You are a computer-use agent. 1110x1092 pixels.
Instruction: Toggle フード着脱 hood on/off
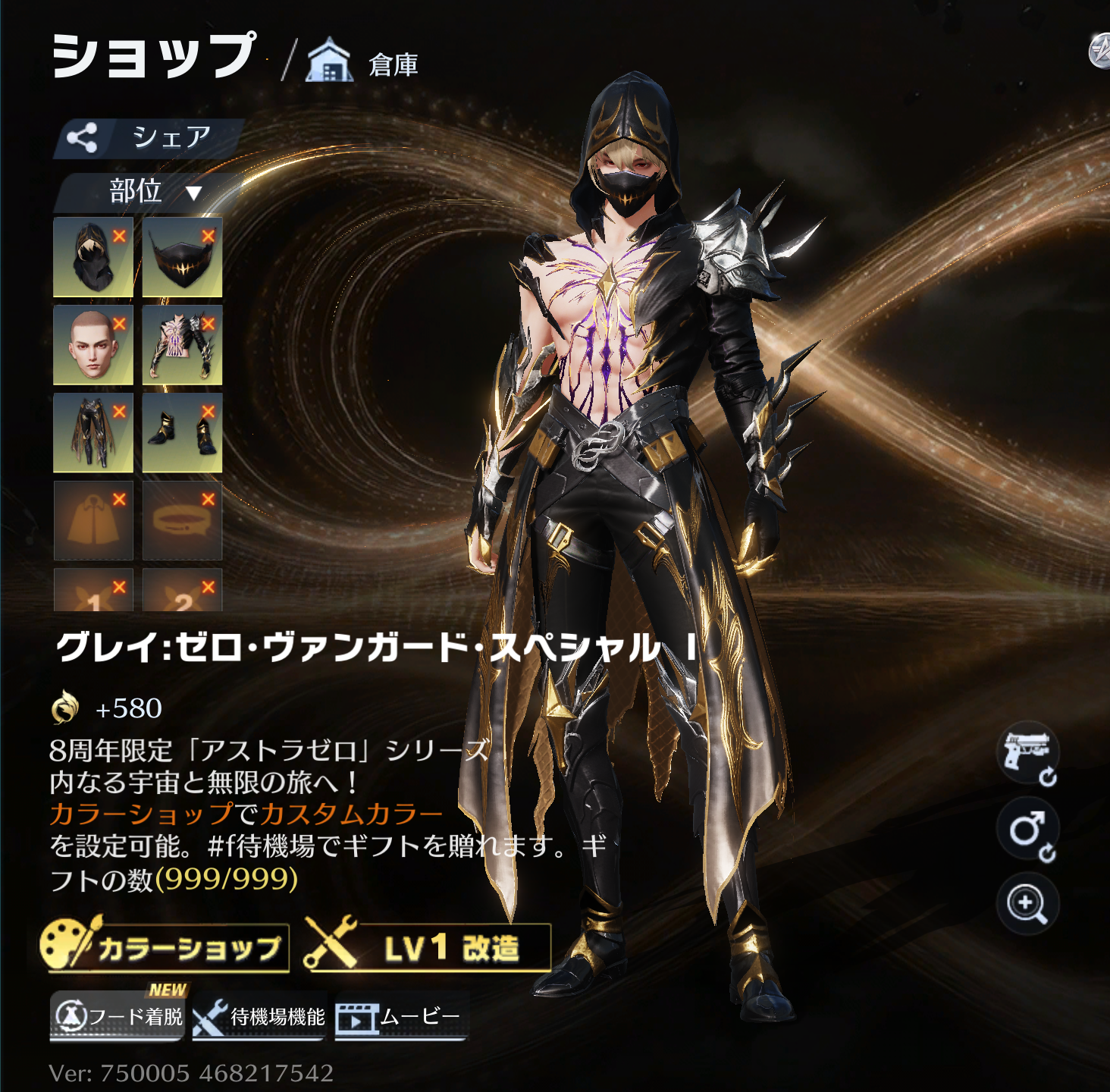point(118,1015)
